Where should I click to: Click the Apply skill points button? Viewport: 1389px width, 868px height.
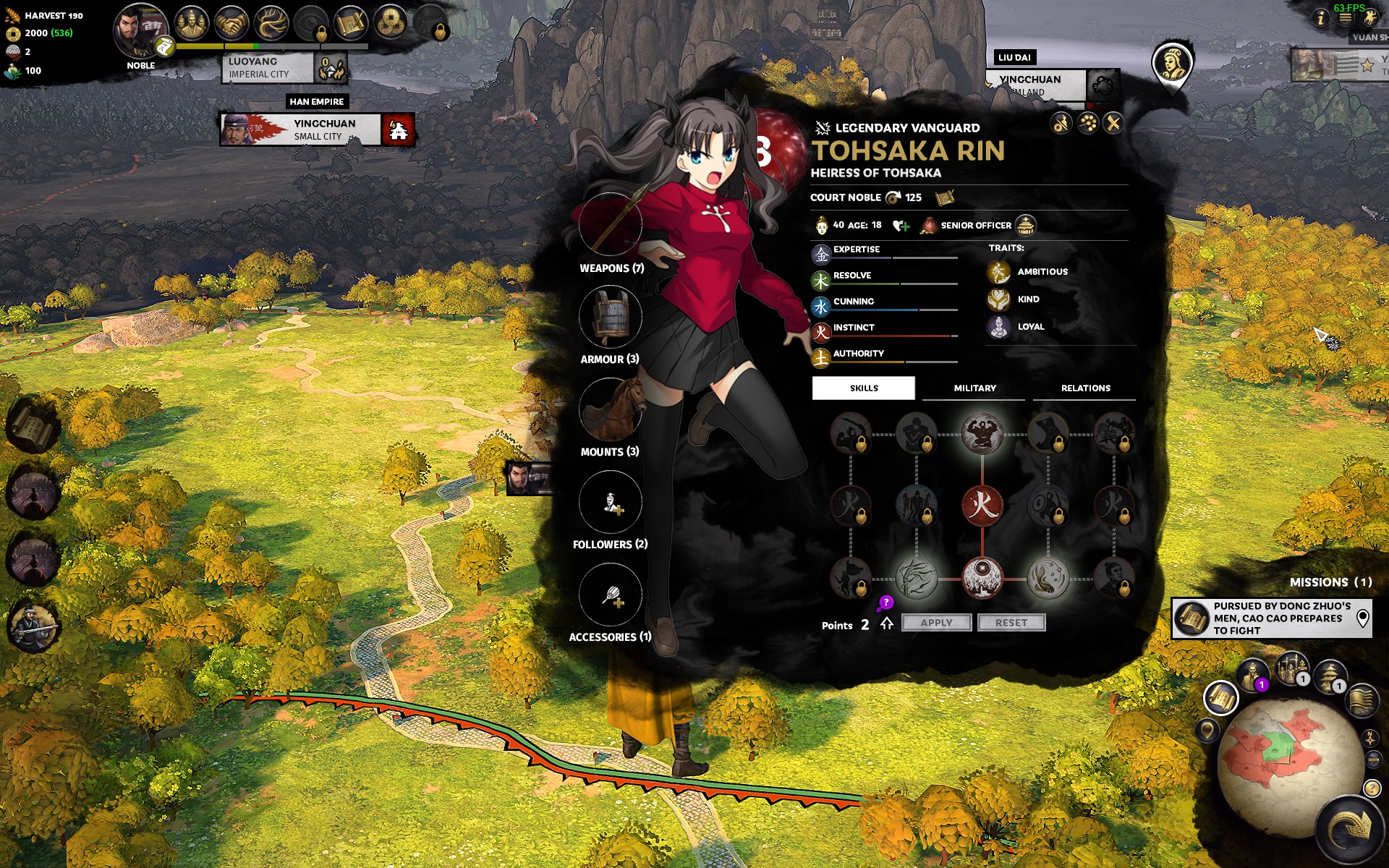[936, 623]
